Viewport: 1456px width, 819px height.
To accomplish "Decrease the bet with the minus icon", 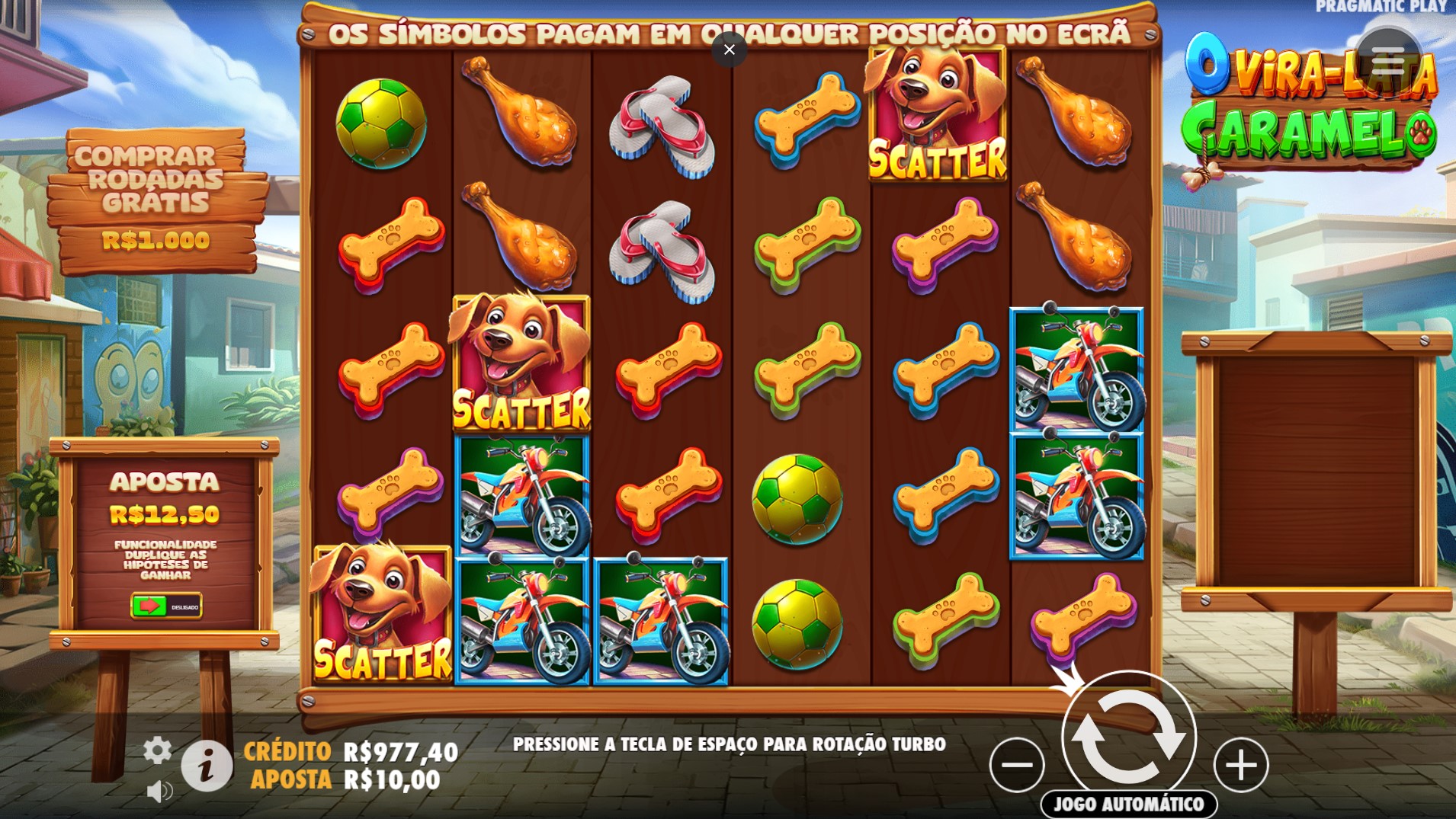I will pyautogui.click(x=1017, y=764).
